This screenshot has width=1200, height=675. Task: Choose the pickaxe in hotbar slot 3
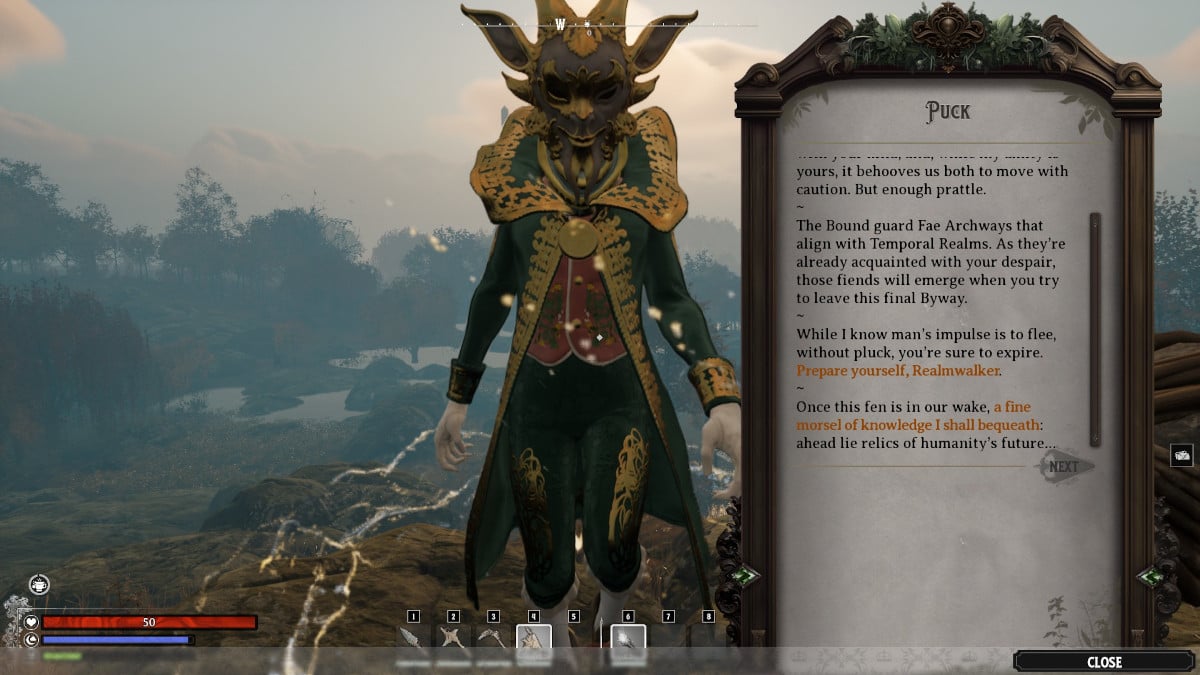(493, 639)
